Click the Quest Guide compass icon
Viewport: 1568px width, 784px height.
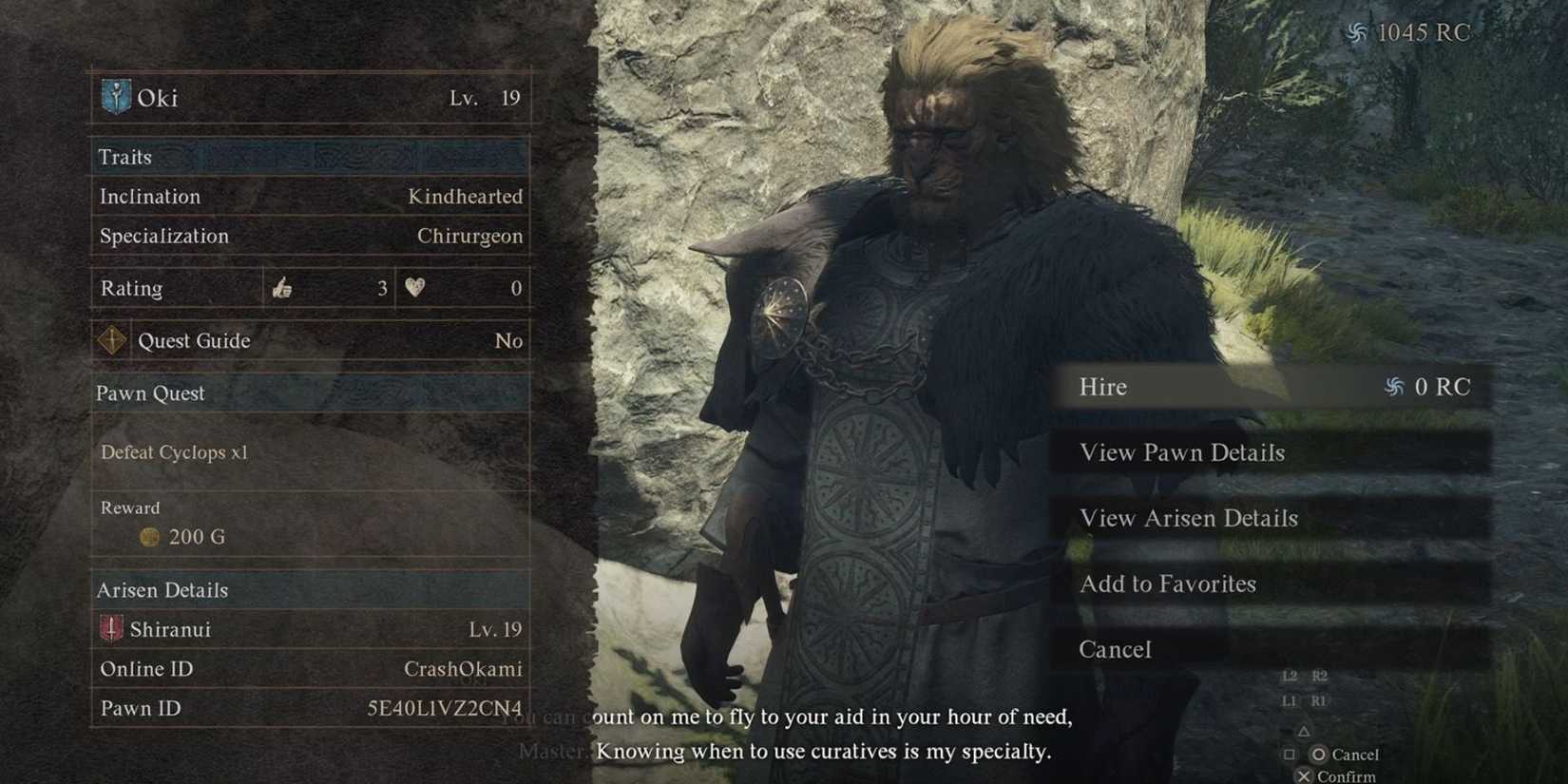[x=112, y=340]
